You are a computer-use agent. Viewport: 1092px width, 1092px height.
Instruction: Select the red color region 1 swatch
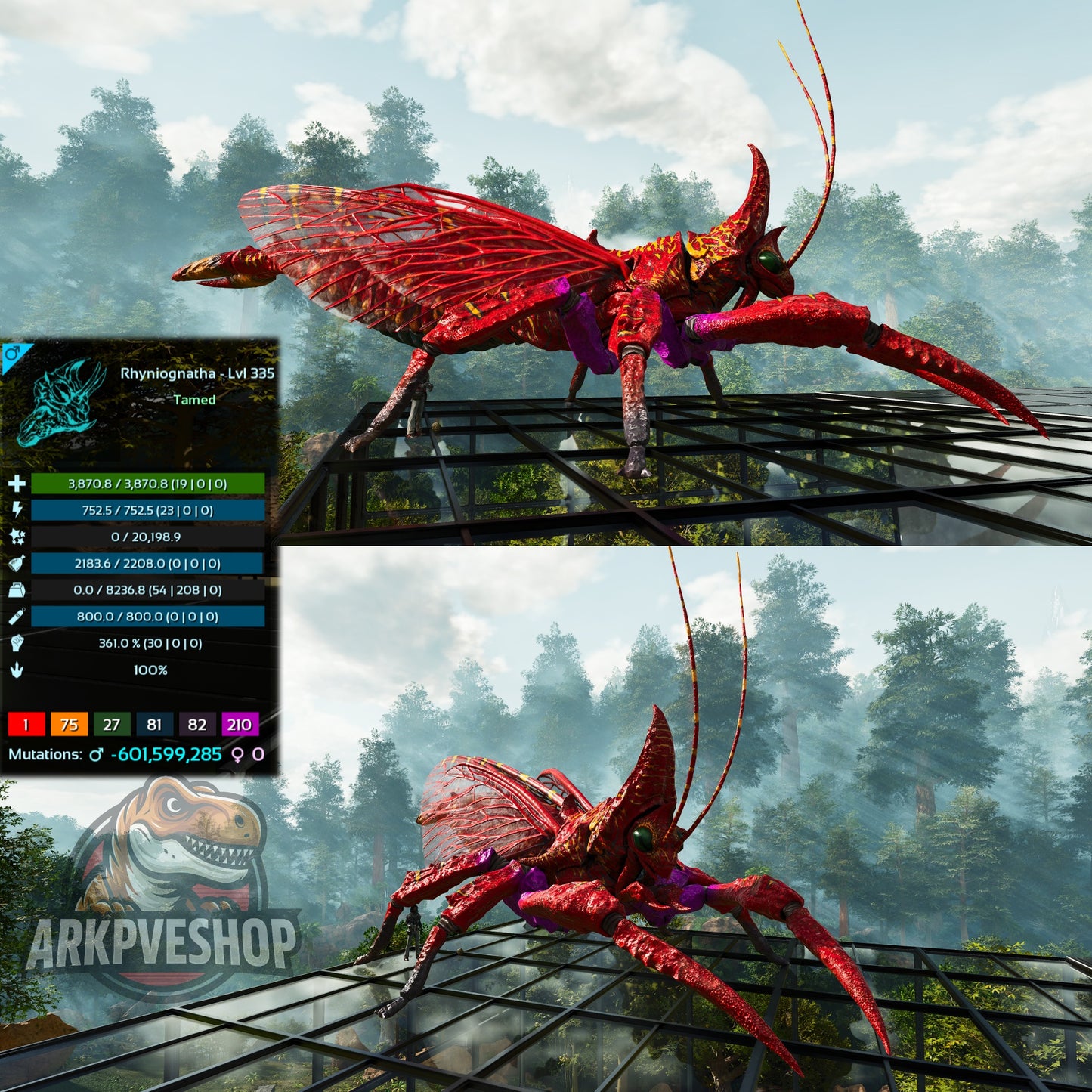pos(26,725)
